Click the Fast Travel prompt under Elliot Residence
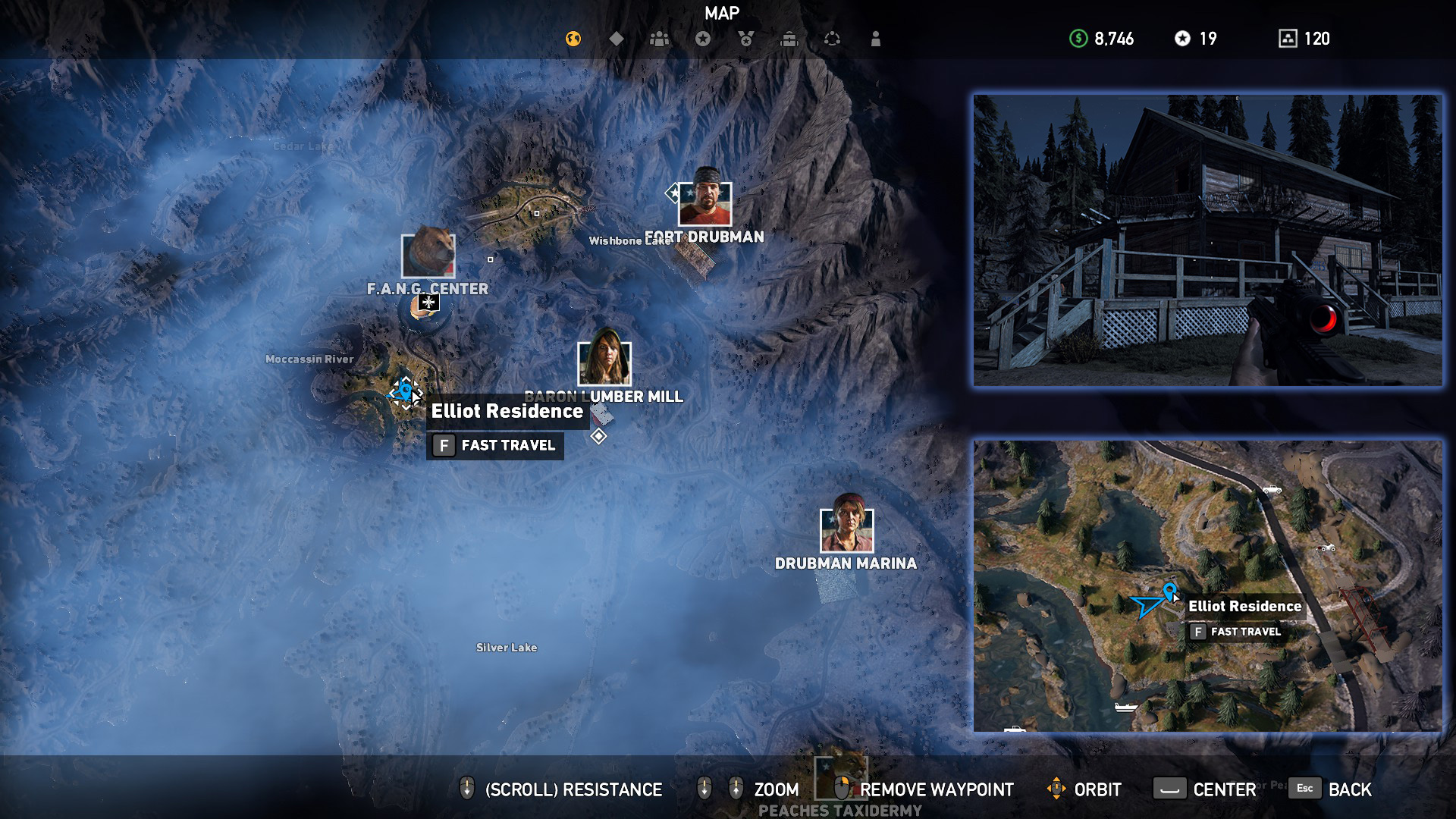Viewport: 1456px width, 819px height. pos(495,446)
